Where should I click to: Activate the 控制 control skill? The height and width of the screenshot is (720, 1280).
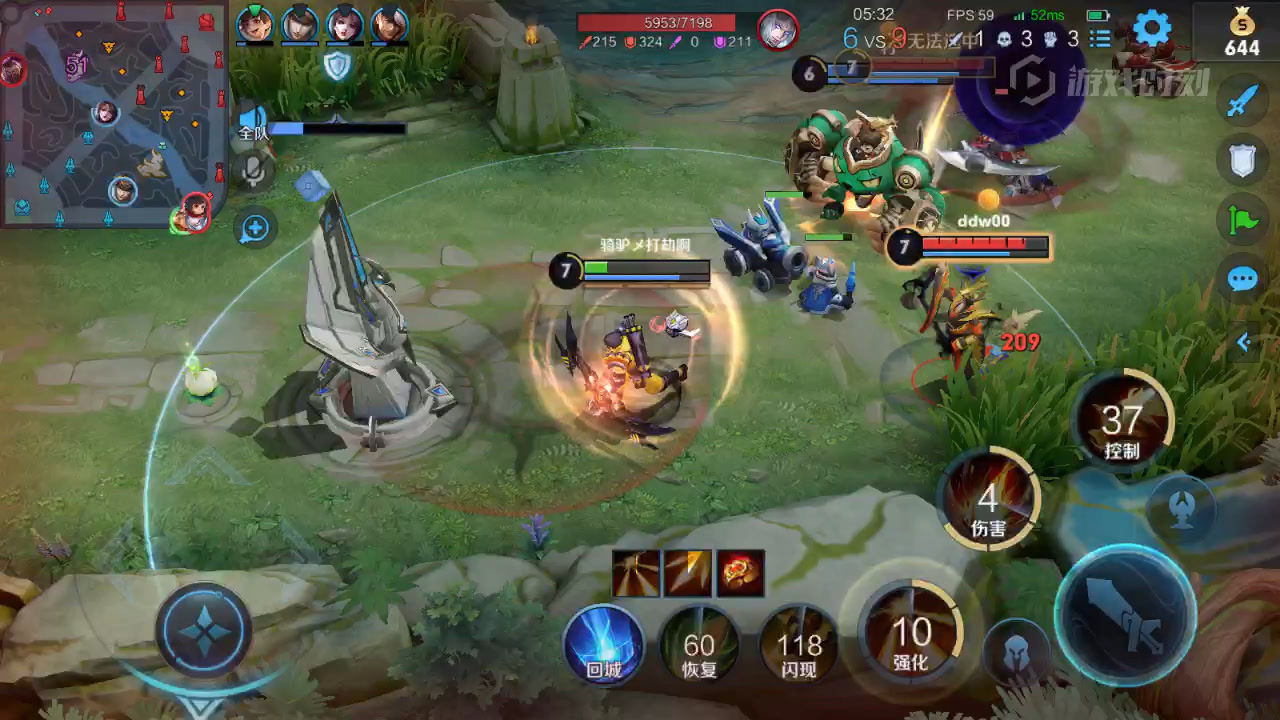click(1121, 421)
